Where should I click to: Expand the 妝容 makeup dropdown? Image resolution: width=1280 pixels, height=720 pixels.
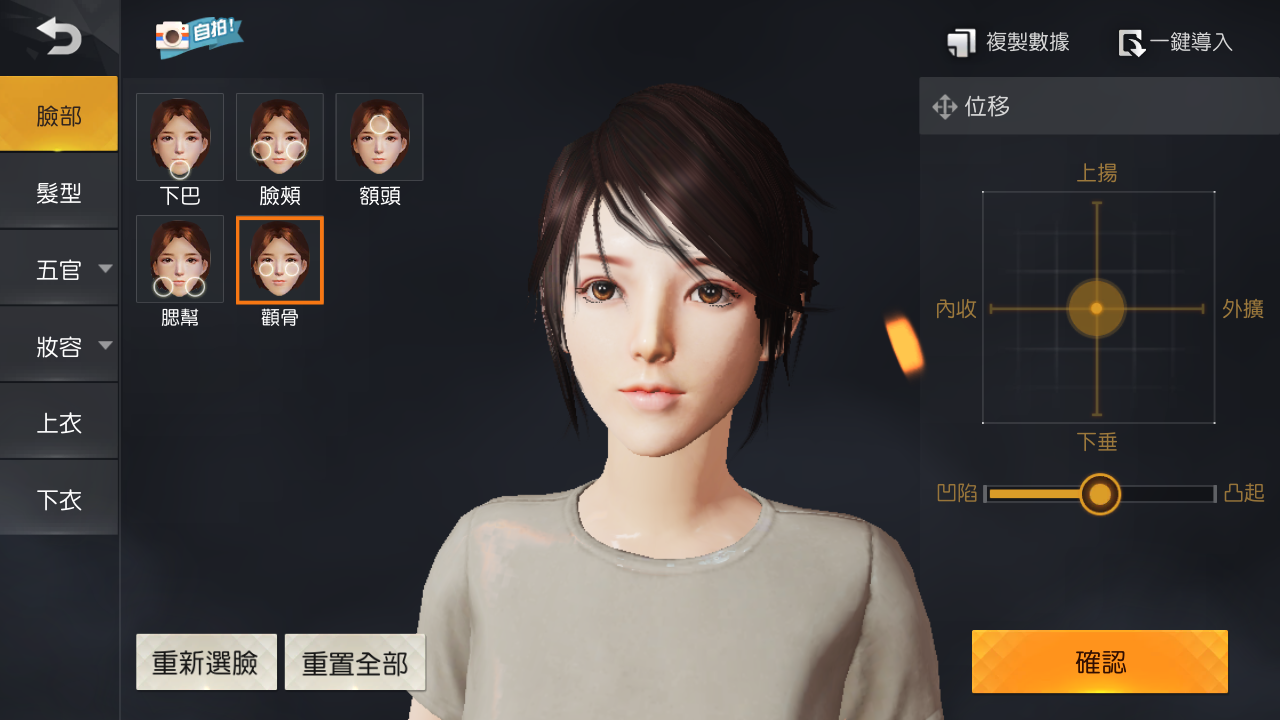(59, 344)
